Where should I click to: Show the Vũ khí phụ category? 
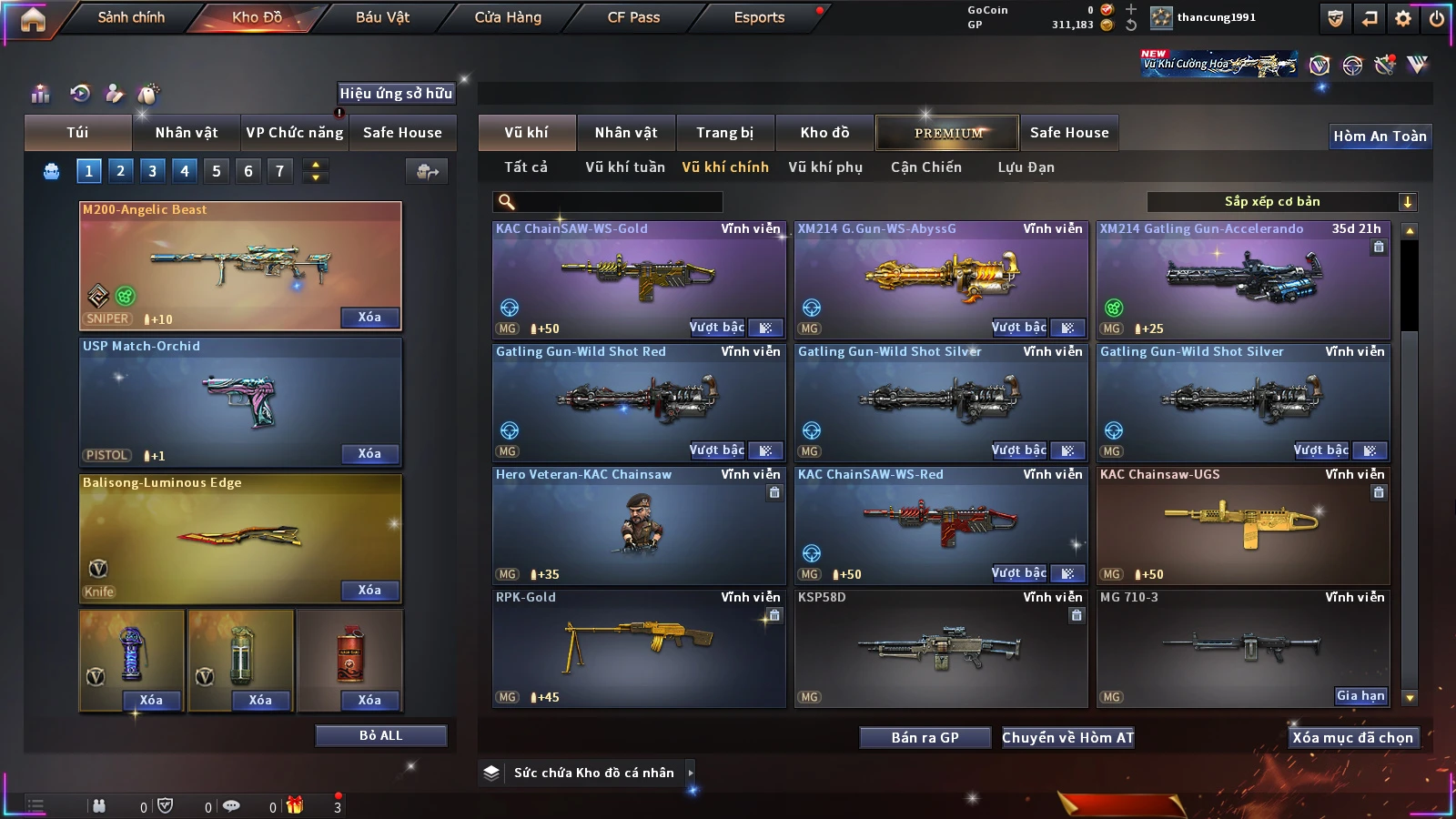(x=824, y=167)
